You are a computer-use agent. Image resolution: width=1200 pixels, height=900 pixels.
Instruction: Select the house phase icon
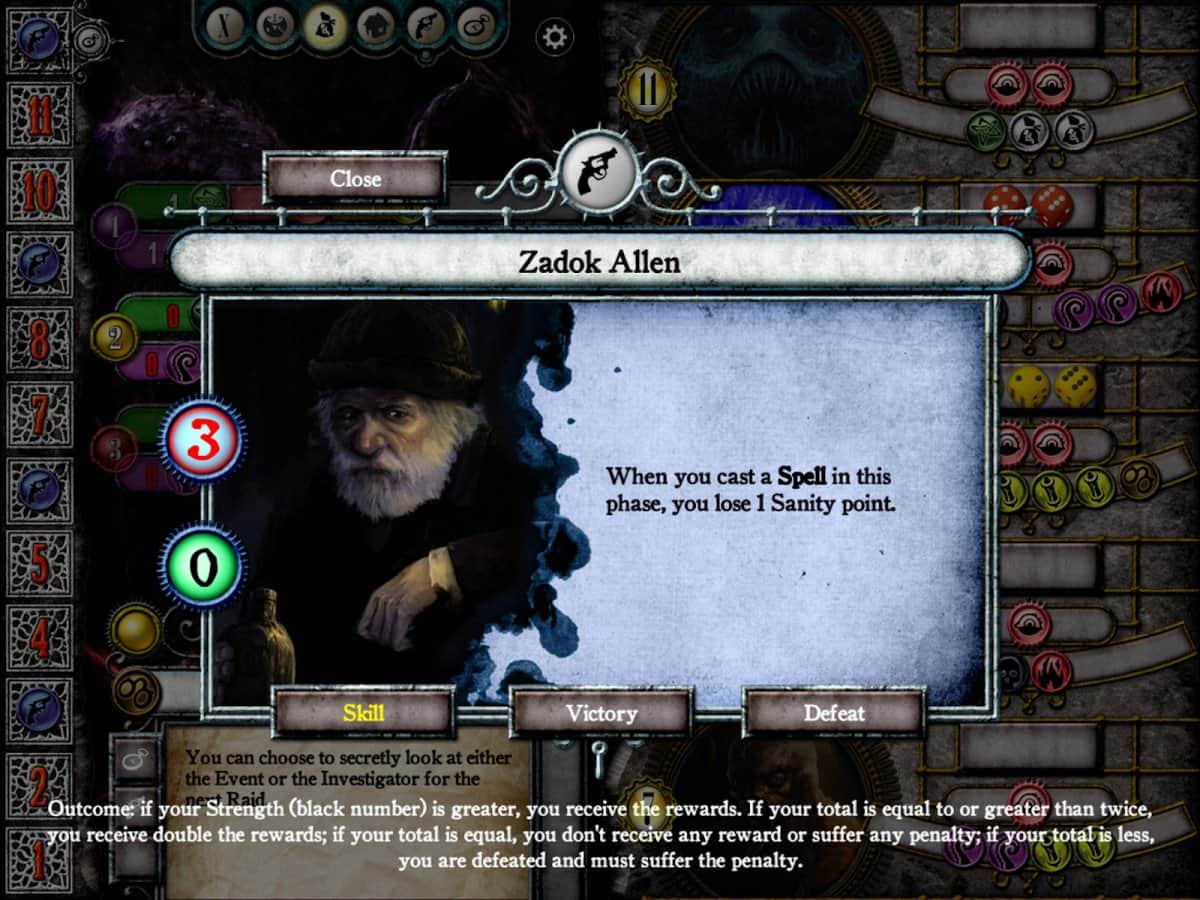(x=376, y=27)
